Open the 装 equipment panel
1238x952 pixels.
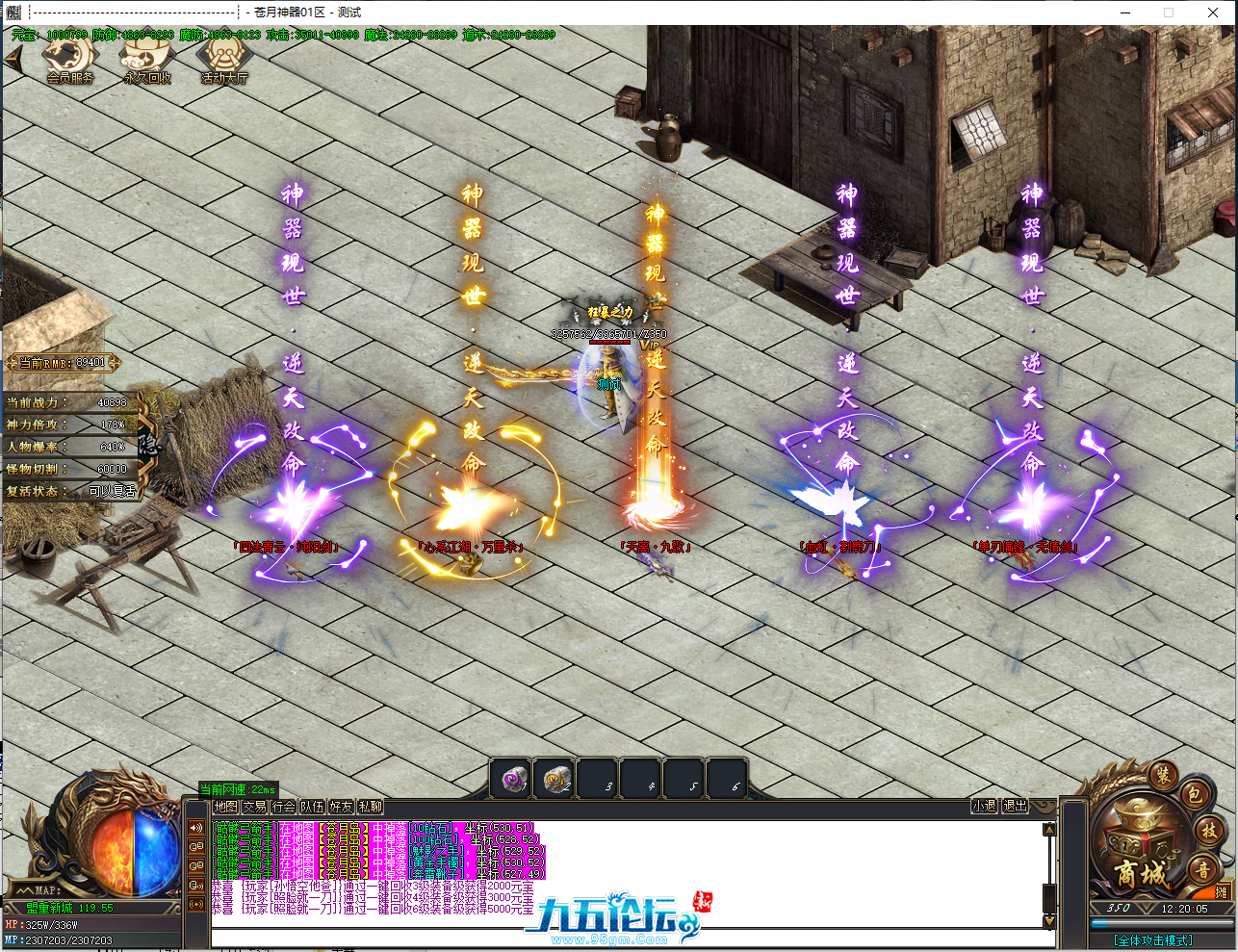1163,776
